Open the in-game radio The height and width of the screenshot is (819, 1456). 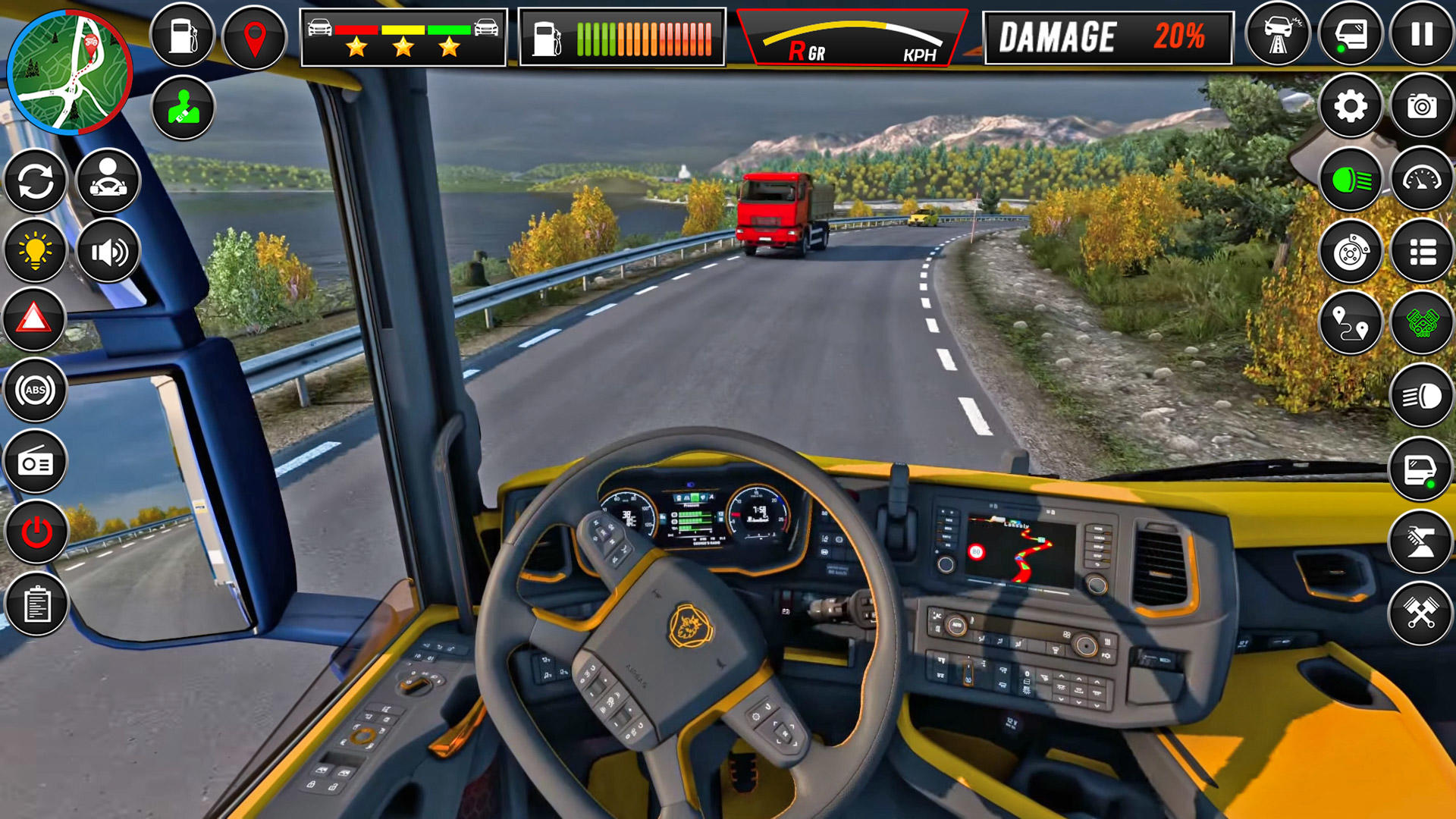[34, 463]
